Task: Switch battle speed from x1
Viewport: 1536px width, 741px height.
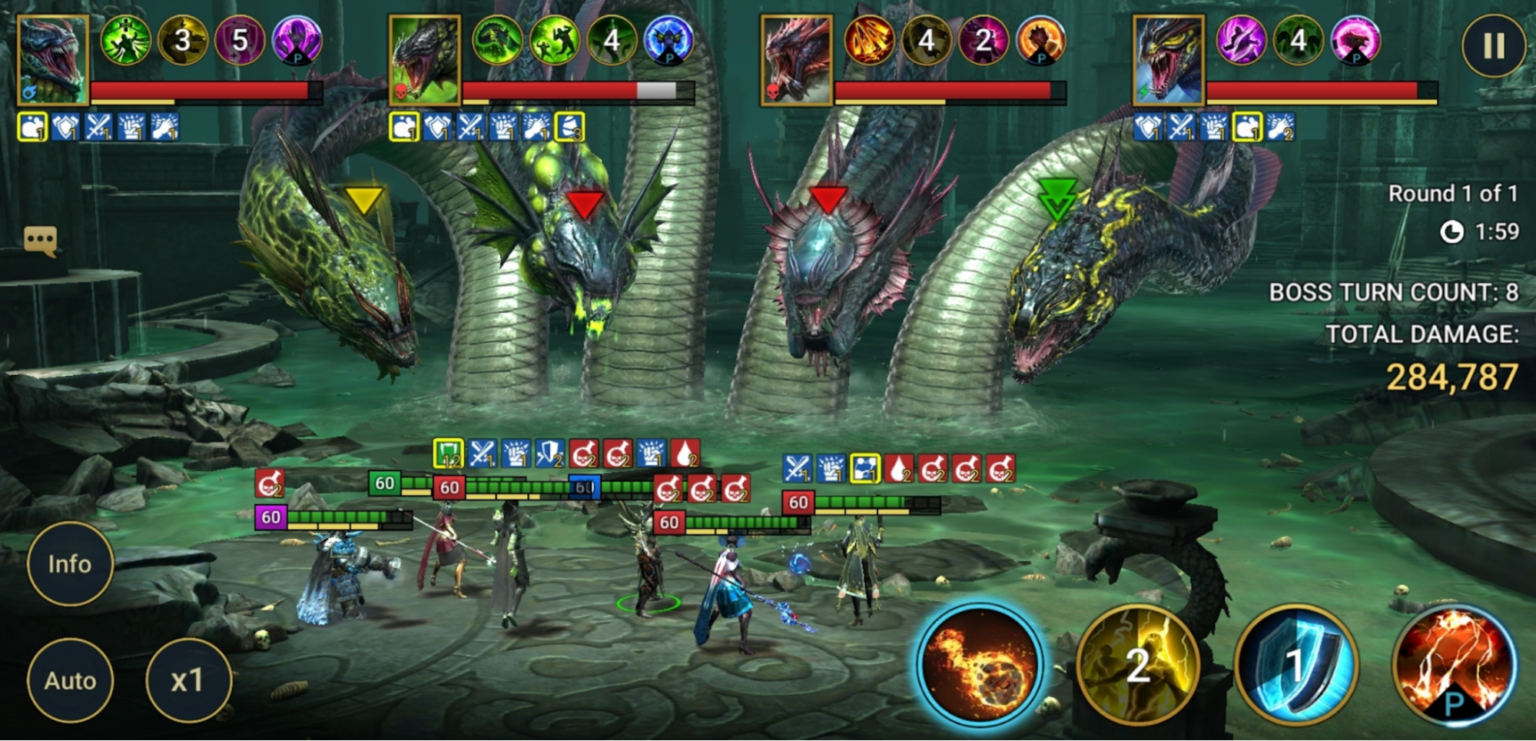Action: [x=189, y=681]
